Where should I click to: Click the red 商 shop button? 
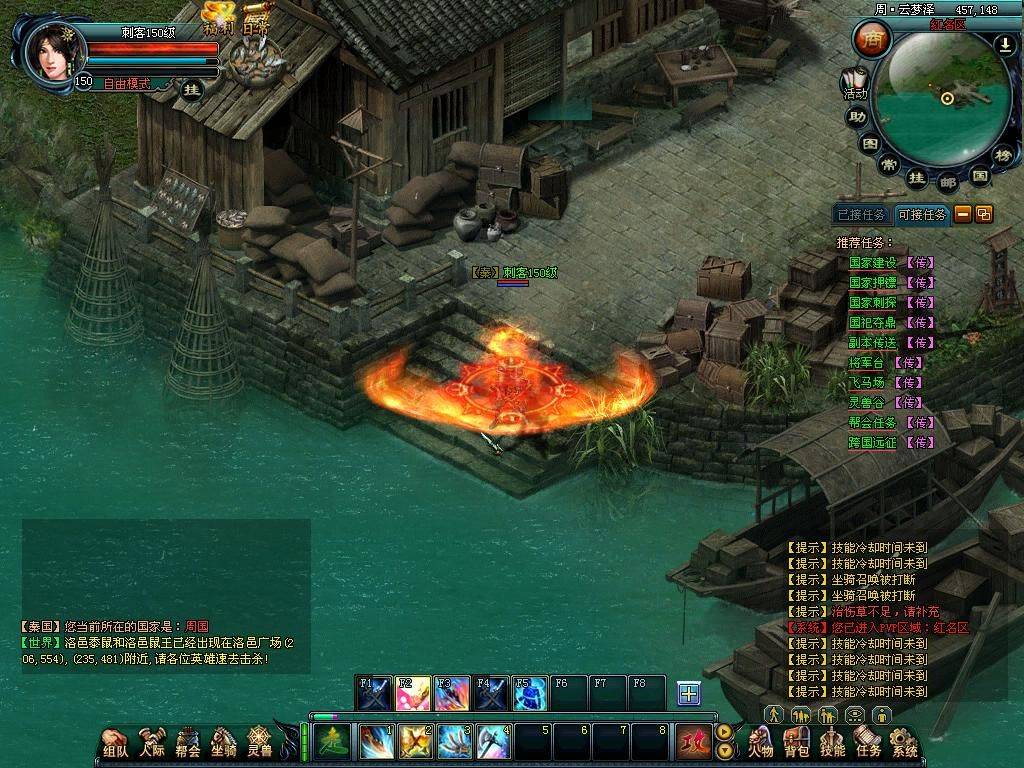(x=872, y=40)
